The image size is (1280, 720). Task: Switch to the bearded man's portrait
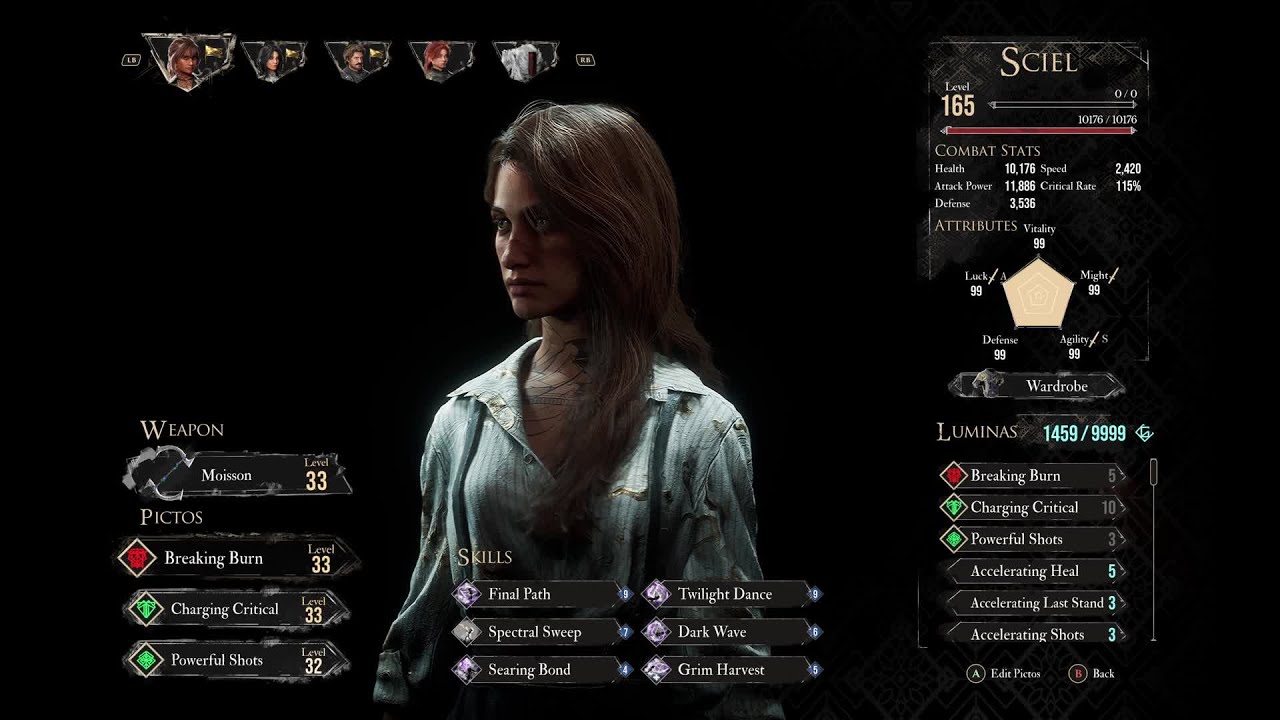357,59
